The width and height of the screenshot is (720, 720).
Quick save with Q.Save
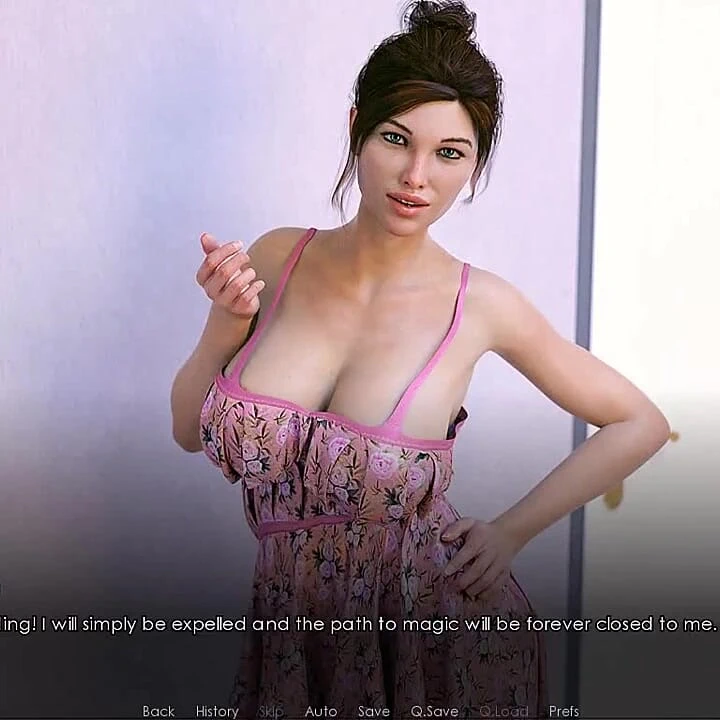click(434, 711)
